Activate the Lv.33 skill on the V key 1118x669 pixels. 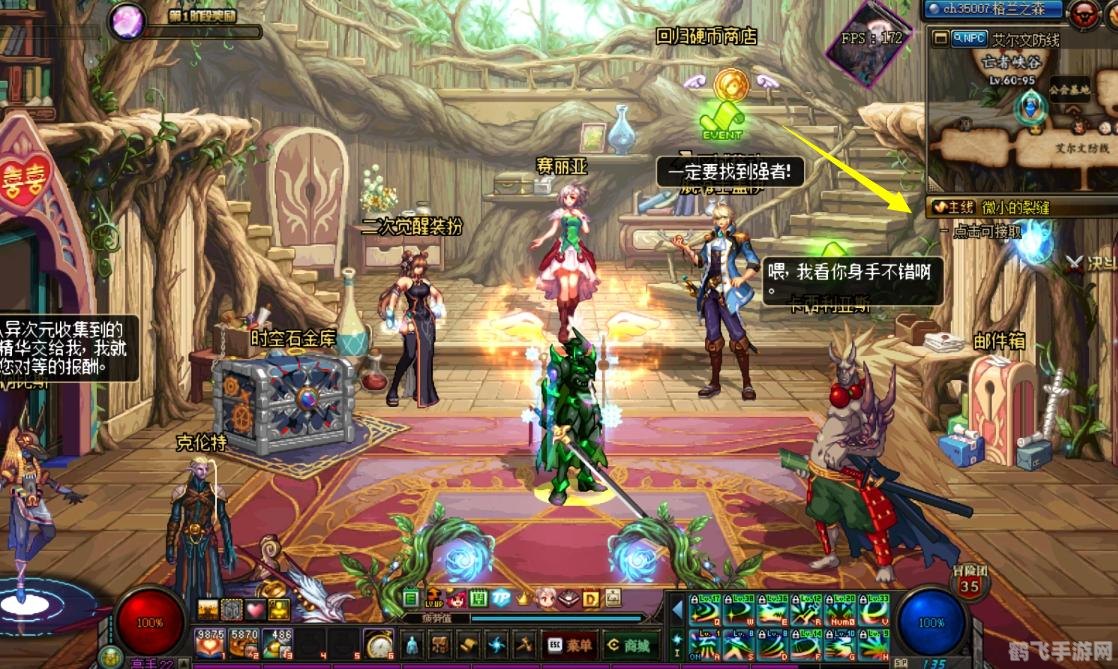click(x=875, y=609)
